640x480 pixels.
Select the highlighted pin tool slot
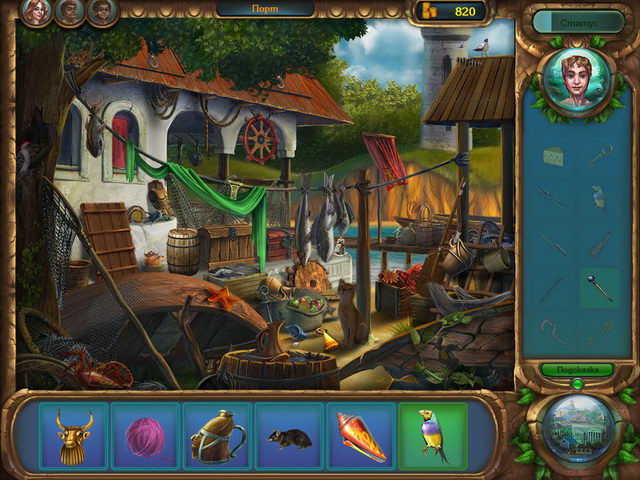[x=599, y=288]
